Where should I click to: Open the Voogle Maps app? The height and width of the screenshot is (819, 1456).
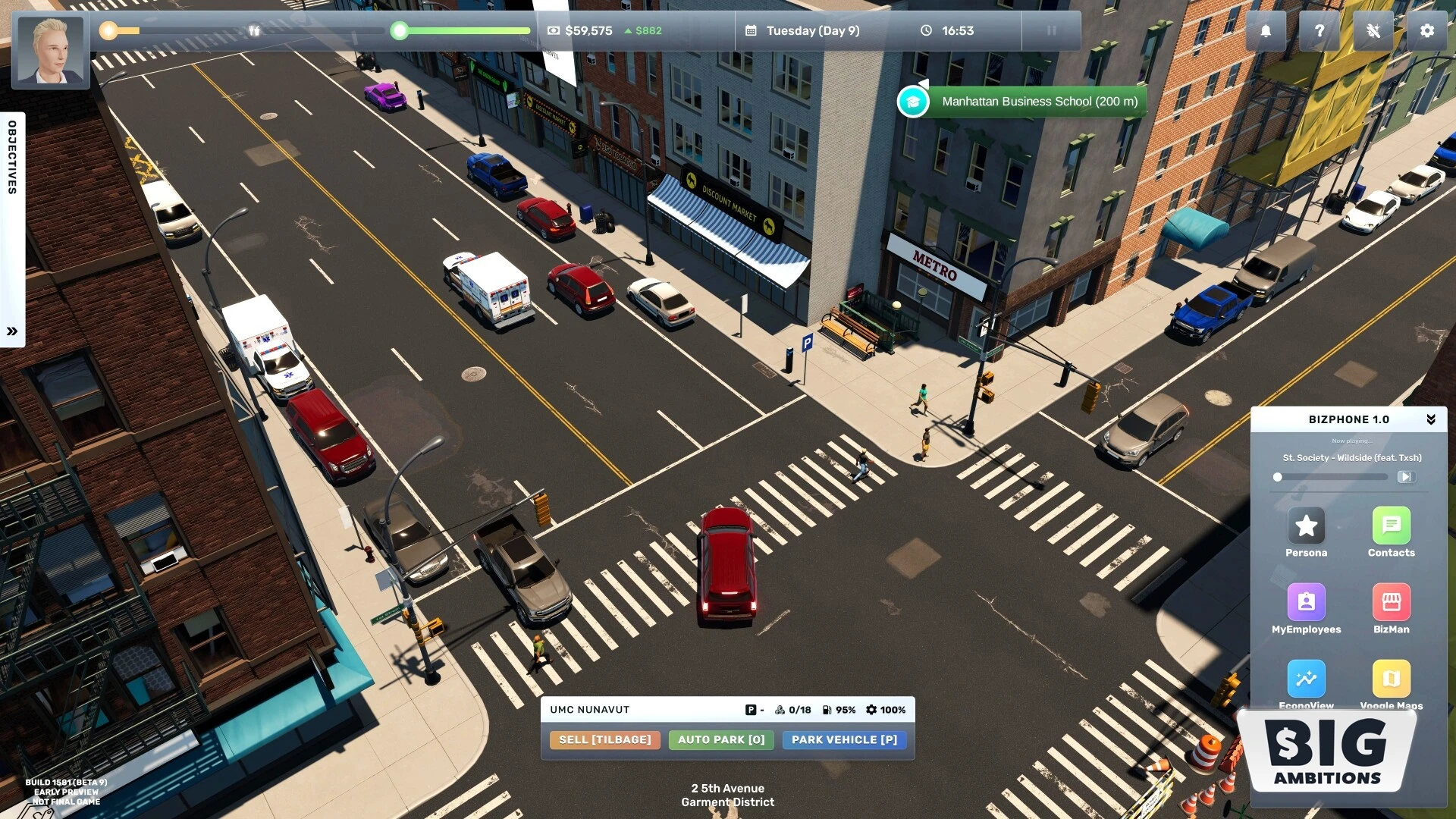1391,678
